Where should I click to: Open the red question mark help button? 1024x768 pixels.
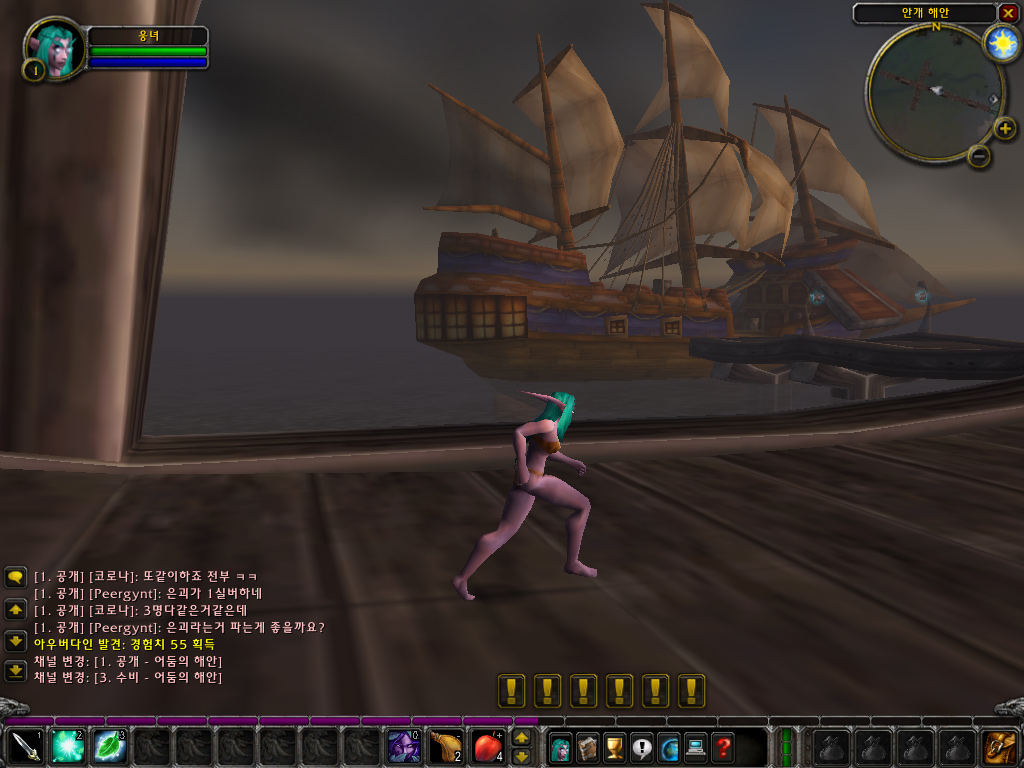click(x=723, y=747)
